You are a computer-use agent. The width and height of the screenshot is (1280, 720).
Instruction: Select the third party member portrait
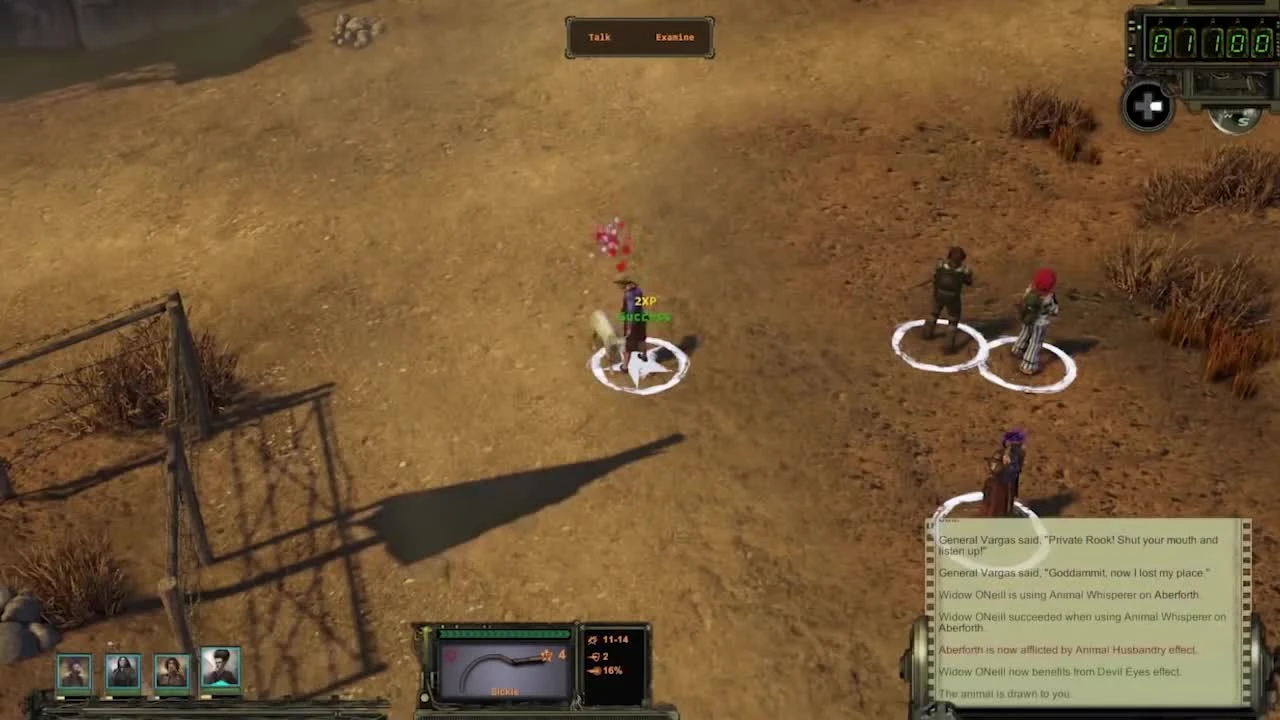(x=170, y=669)
